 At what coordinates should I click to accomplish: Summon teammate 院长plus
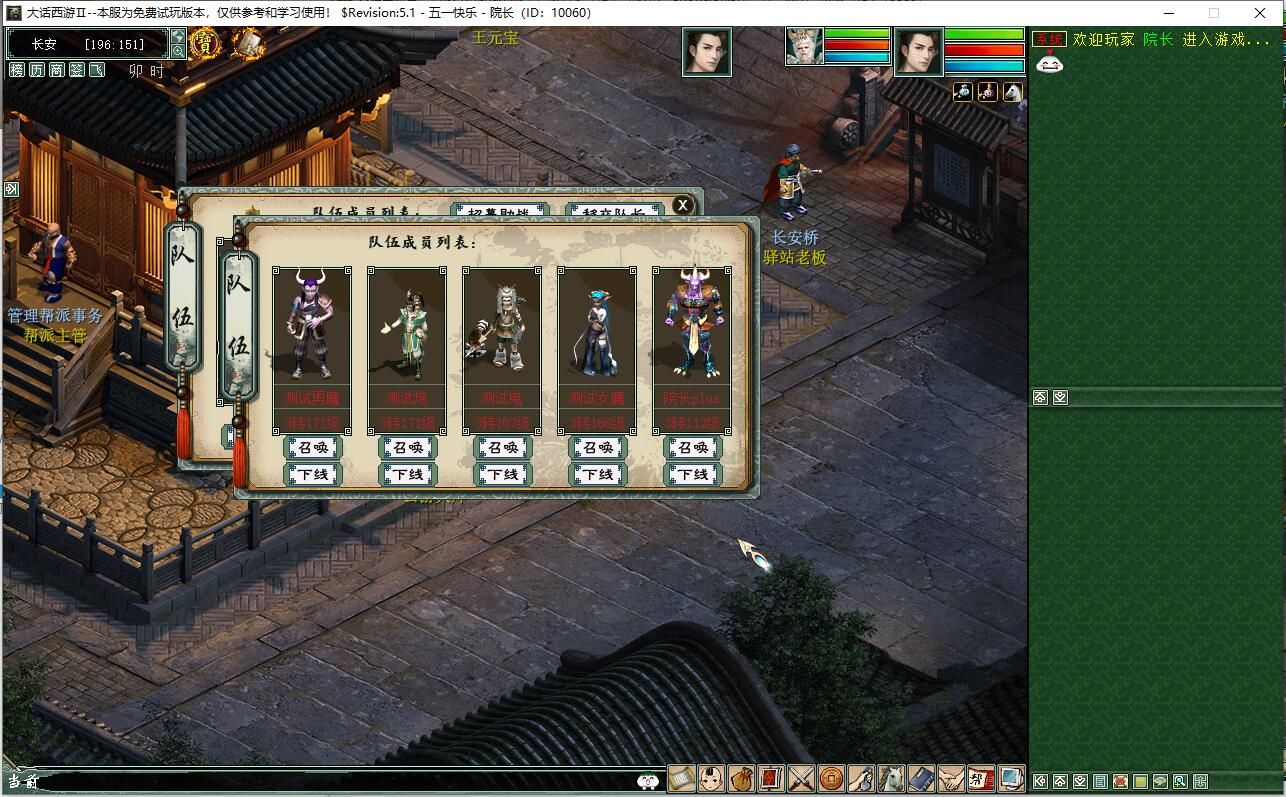[692, 448]
